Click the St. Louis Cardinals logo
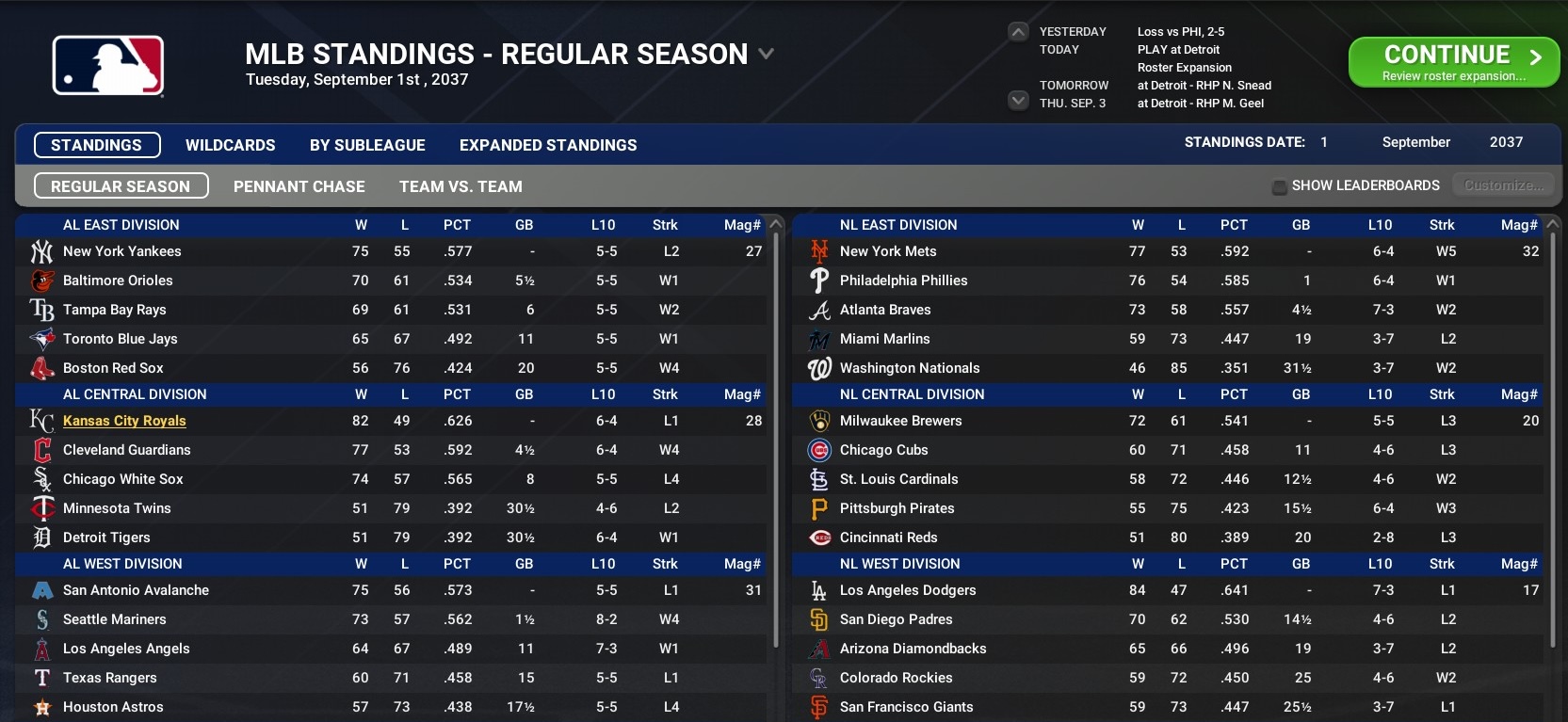Screen dimensions: 1568x722 [x=819, y=479]
